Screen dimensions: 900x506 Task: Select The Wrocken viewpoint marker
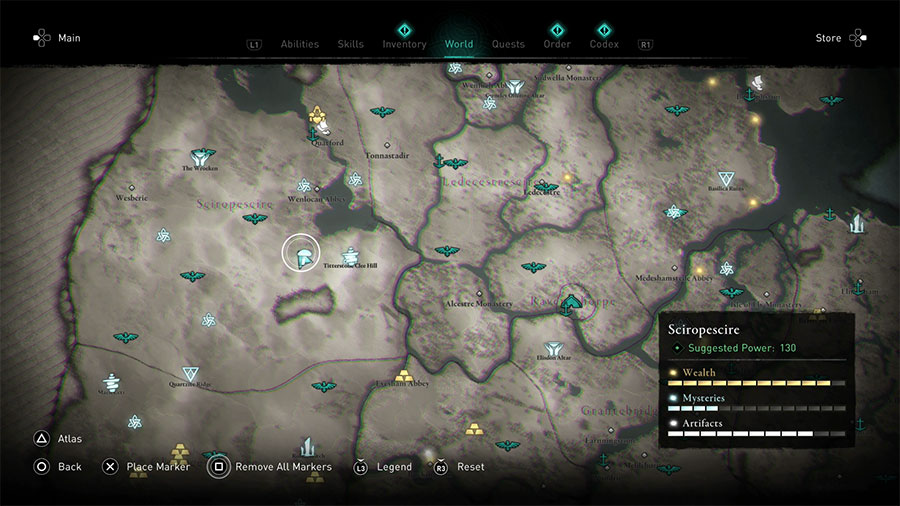point(202,157)
